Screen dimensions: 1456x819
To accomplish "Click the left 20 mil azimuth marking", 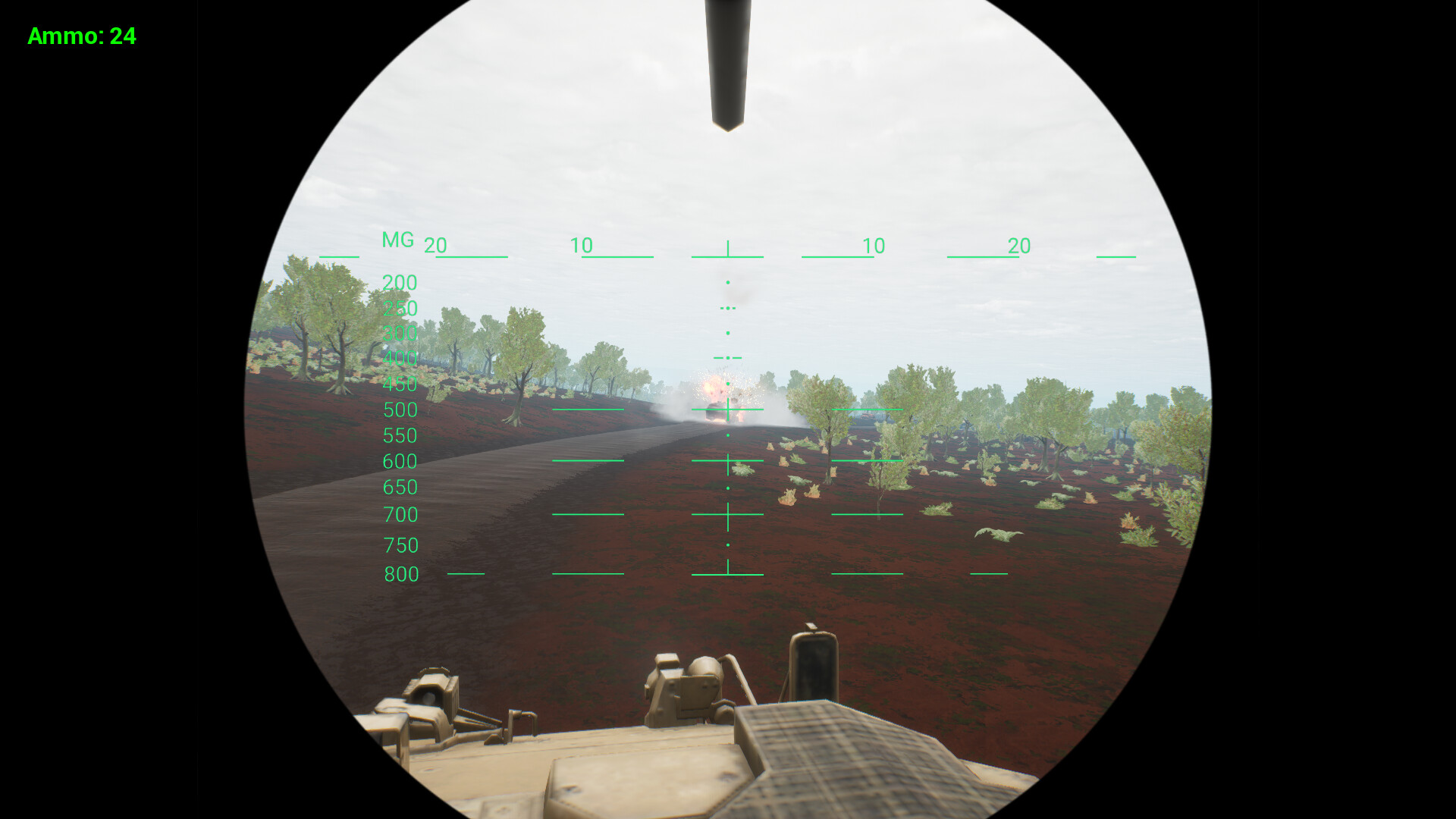I will point(436,246).
